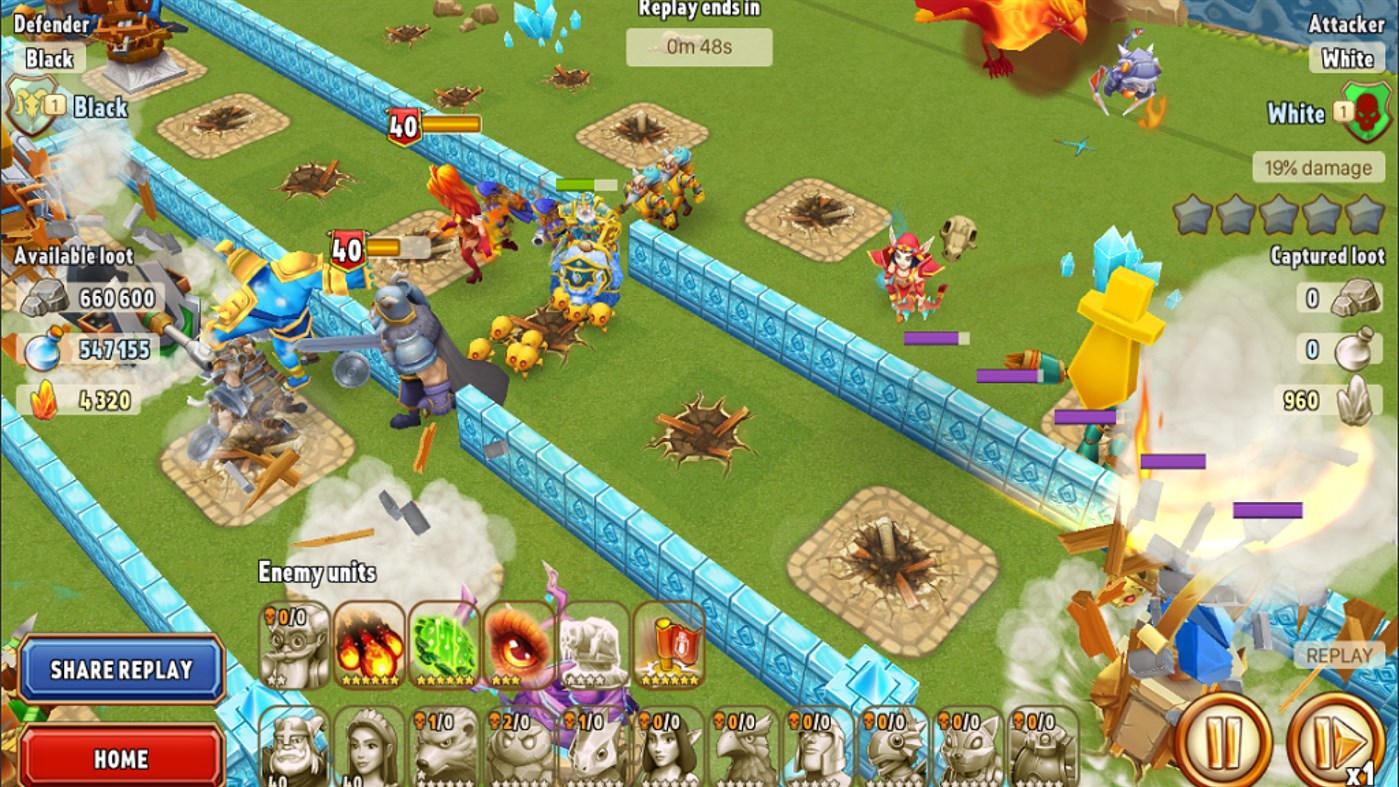Select the elf archer unit portrait
The image size is (1399, 787).
tap(671, 745)
